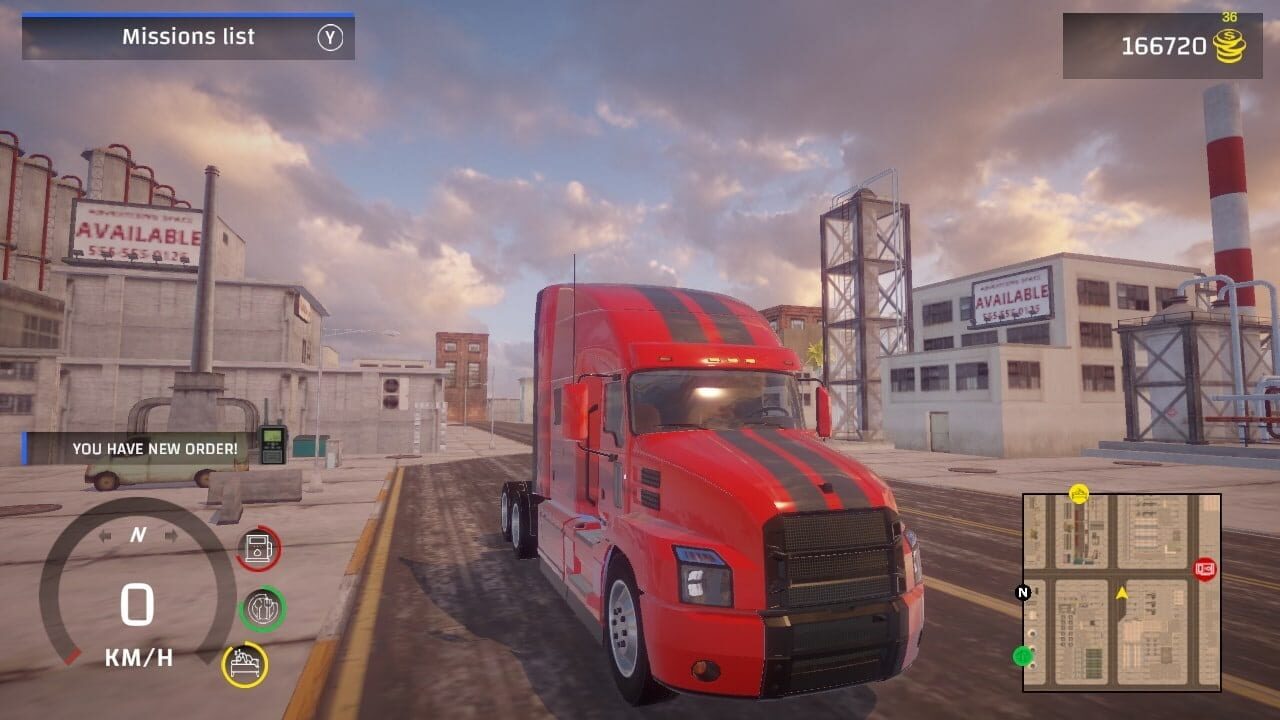Click the Y button circle next to Missions list

coord(331,37)
